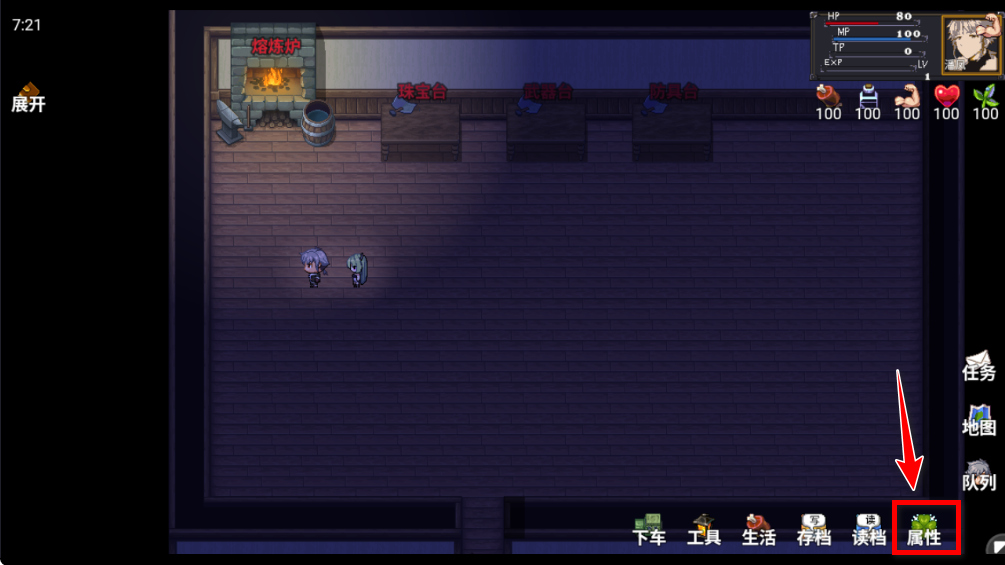
Task: Open the 存档 save game button
Action: pyautogui.click(x=813, y=529)
